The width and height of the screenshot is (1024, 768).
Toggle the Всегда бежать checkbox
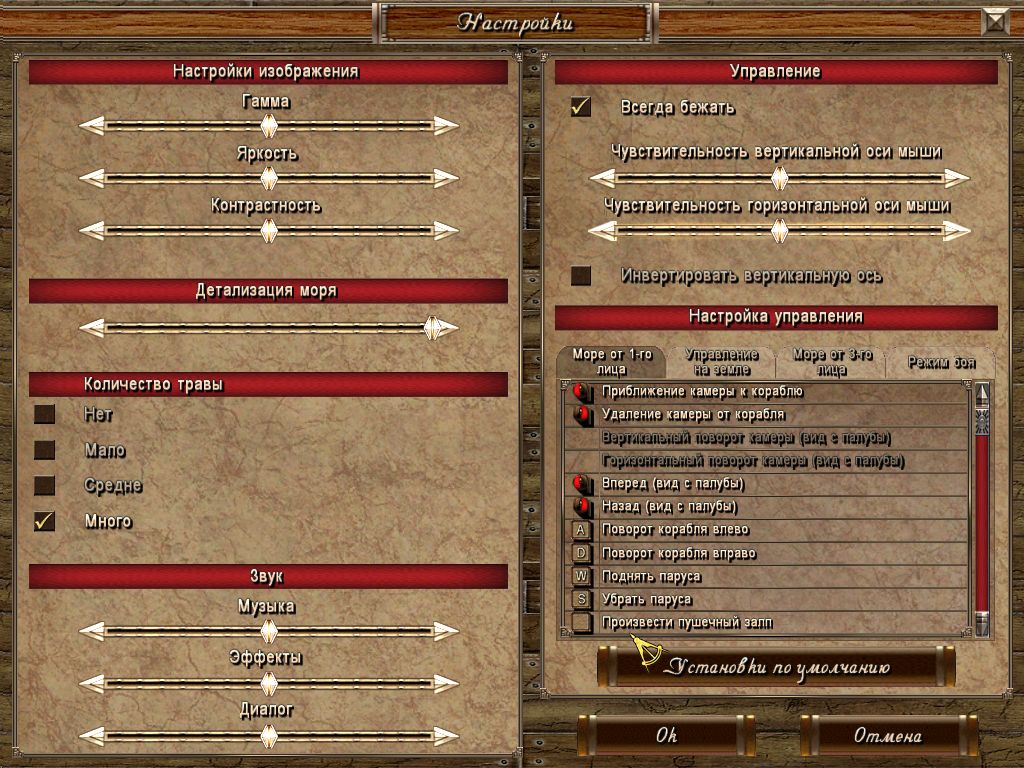(581, 107)
